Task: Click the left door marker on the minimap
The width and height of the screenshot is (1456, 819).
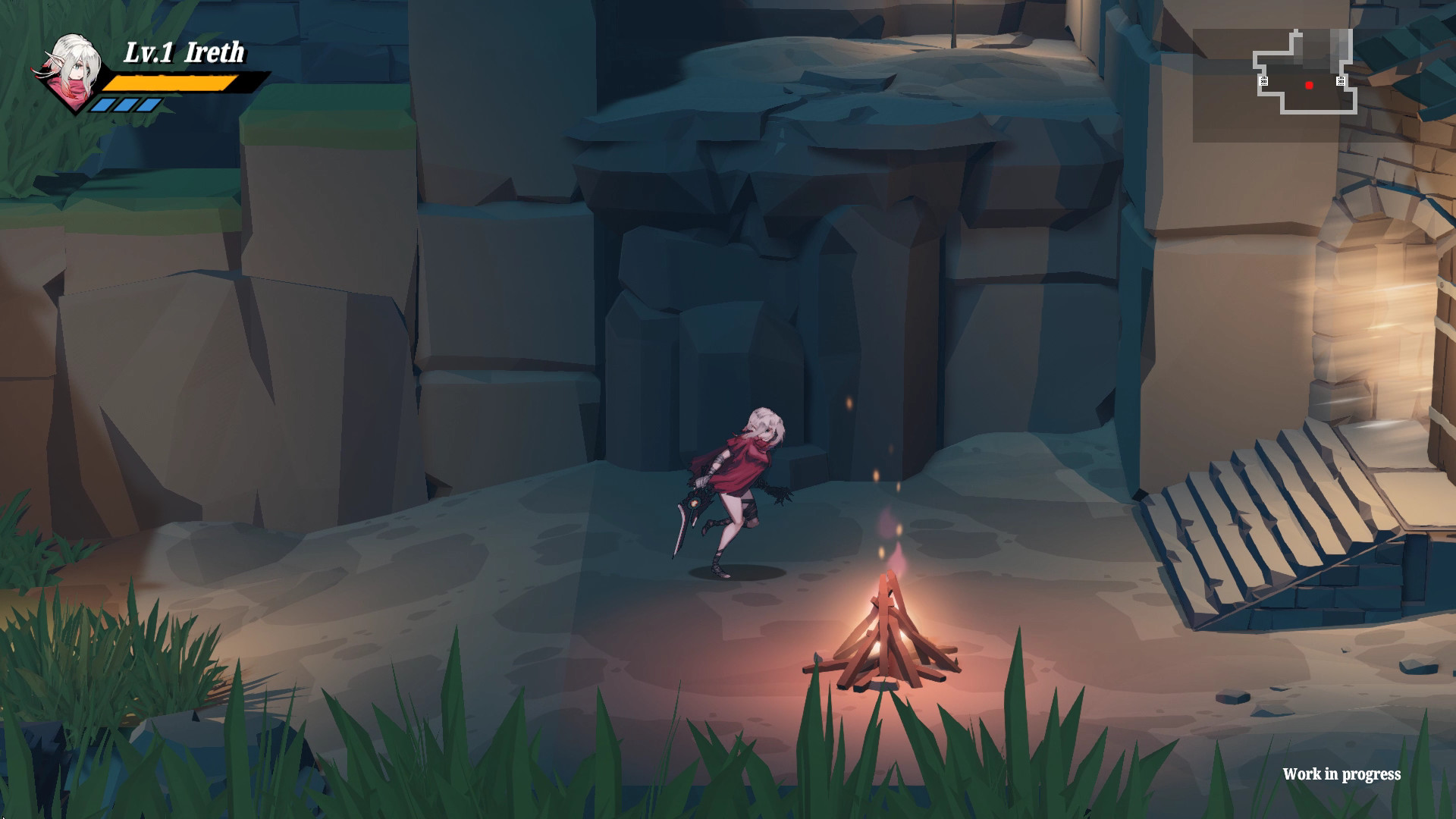Action: pos(1264,81)
